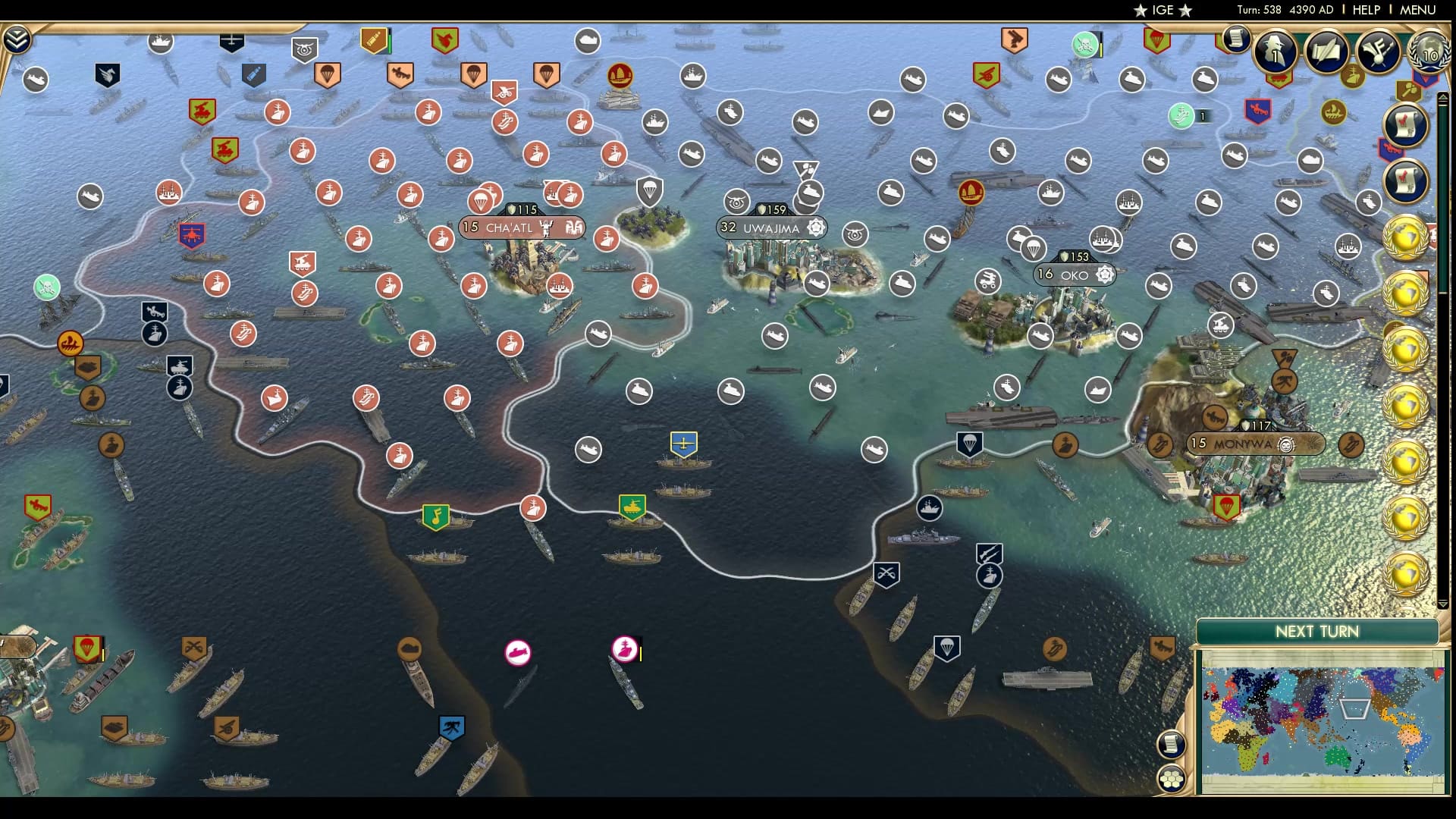Screen dimensions: 1456x819
Task: Open the Social Policies screen
Action: tap(1324, 51)
